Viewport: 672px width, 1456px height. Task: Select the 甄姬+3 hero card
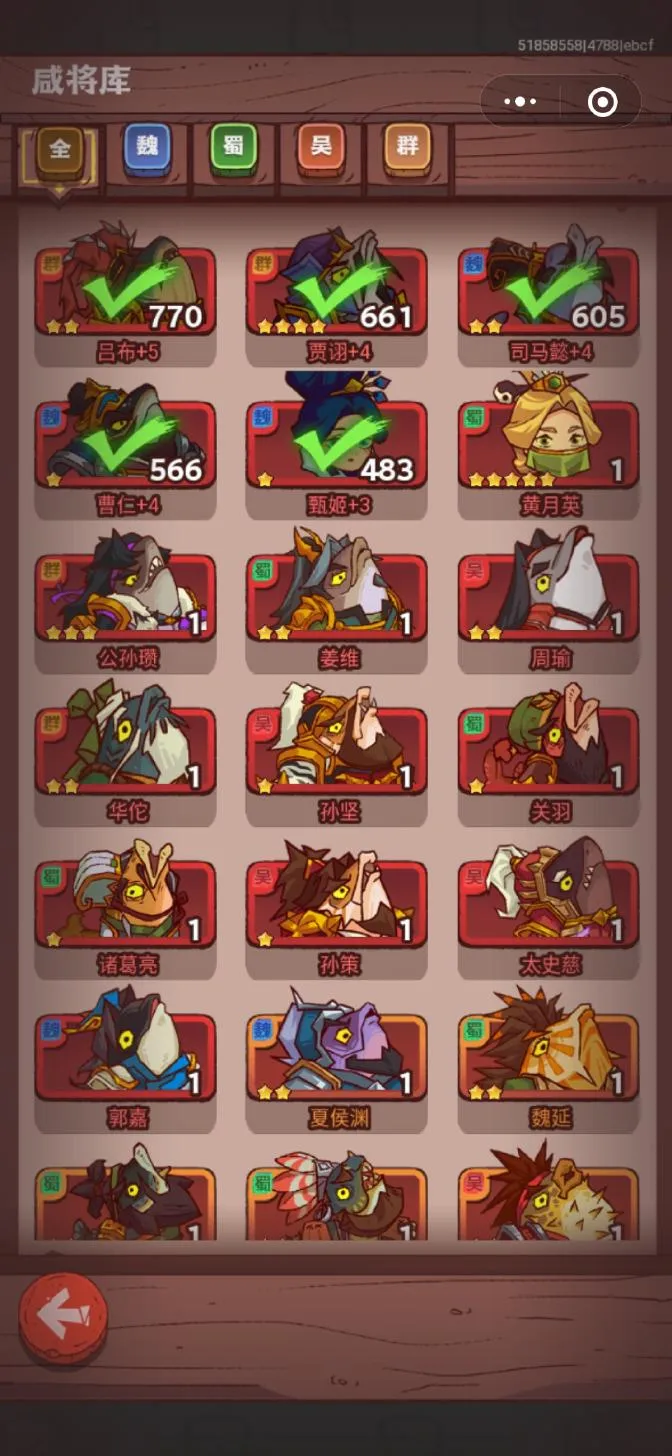click(x=337, y=445)
